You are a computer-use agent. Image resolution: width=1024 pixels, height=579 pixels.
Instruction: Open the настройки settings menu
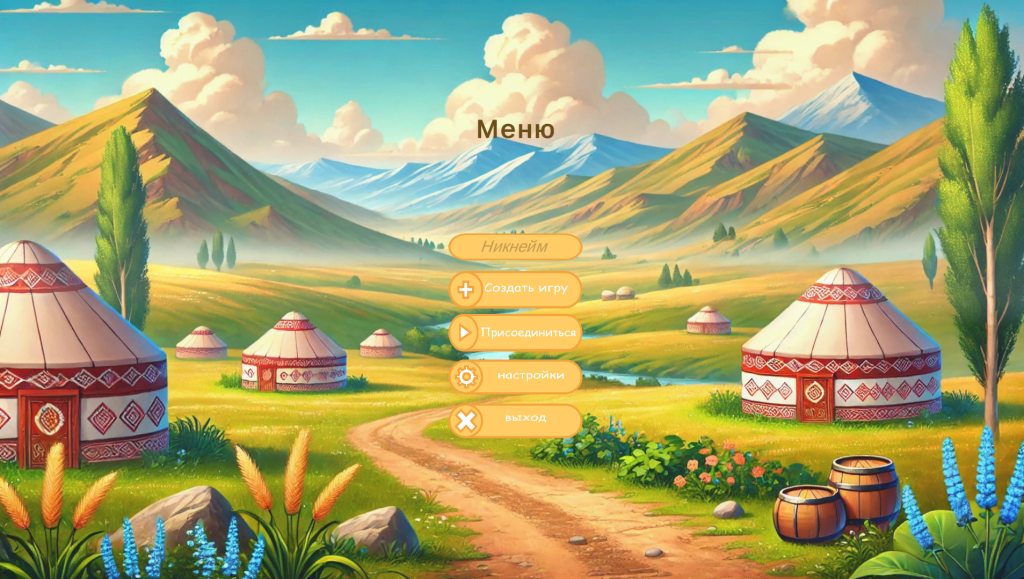pos(515,376)
